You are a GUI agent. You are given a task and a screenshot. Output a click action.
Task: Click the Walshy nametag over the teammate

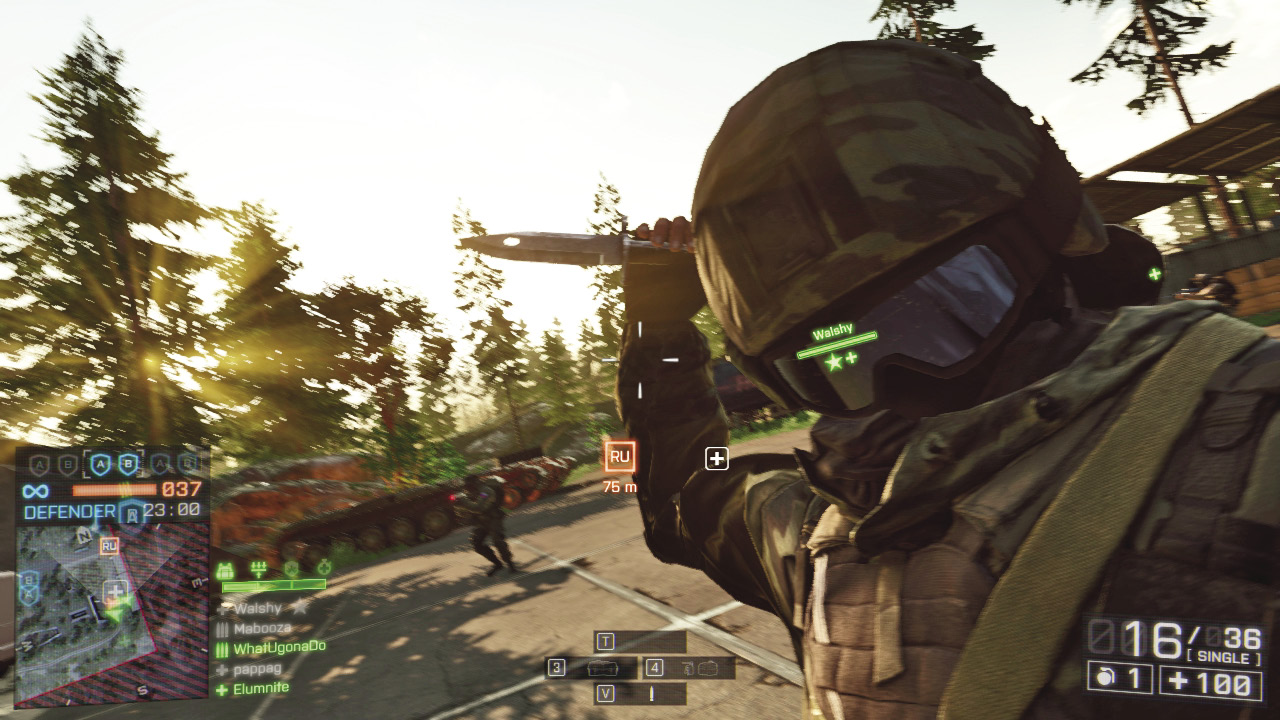point(831,333)
